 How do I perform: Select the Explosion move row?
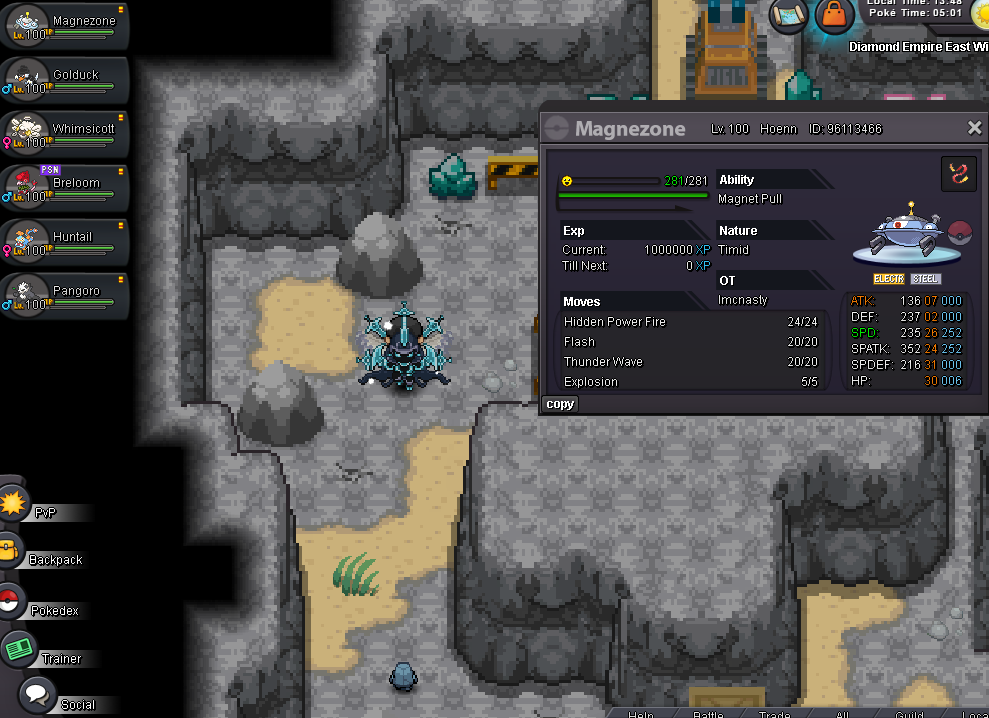(692, 382)
